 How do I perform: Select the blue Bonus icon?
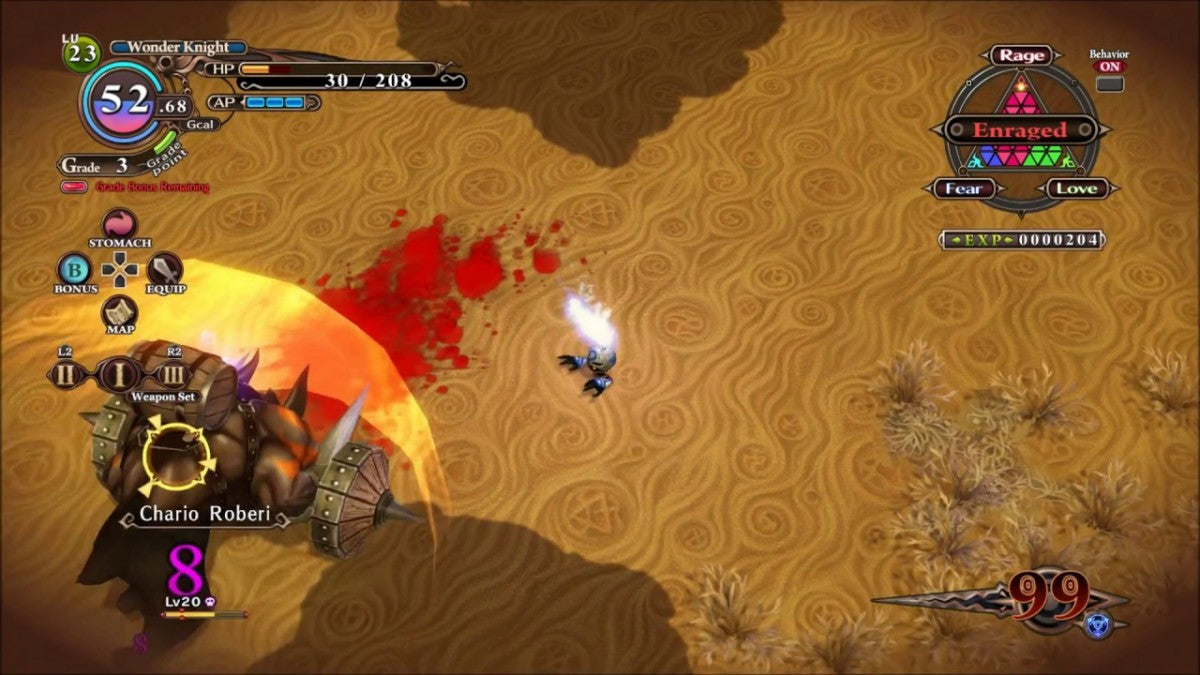pyautogui.click(x=75, y=268)
